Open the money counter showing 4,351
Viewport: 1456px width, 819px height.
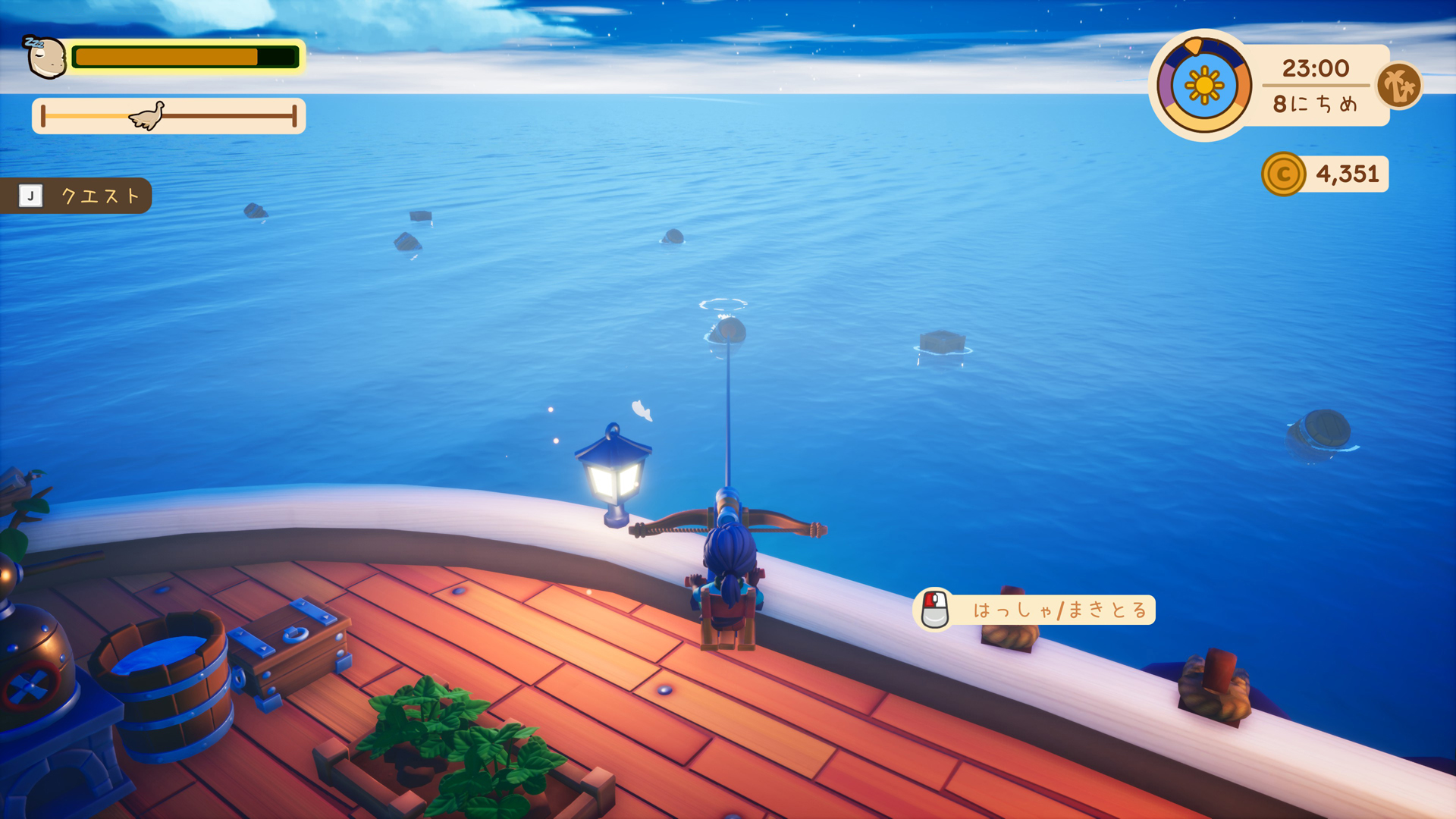click(x=1345, y=174)
